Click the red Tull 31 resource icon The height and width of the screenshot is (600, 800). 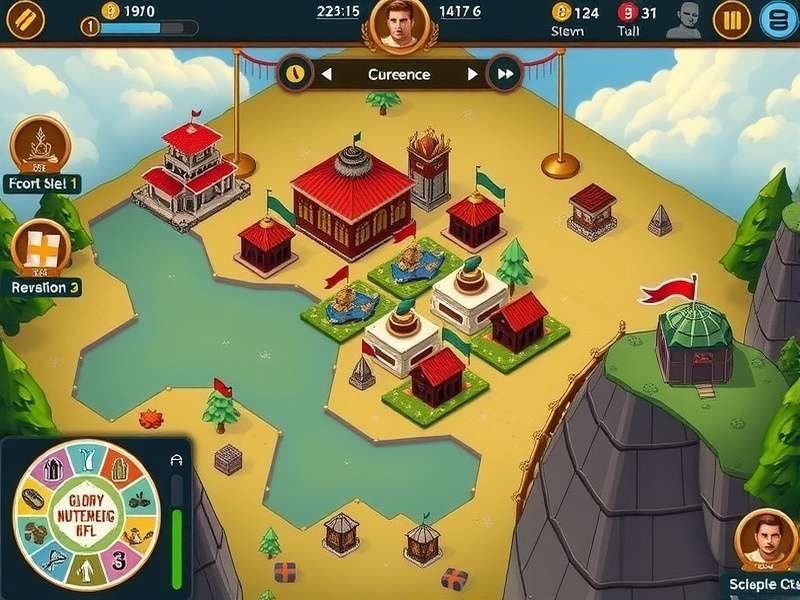[x=627, y=13]
